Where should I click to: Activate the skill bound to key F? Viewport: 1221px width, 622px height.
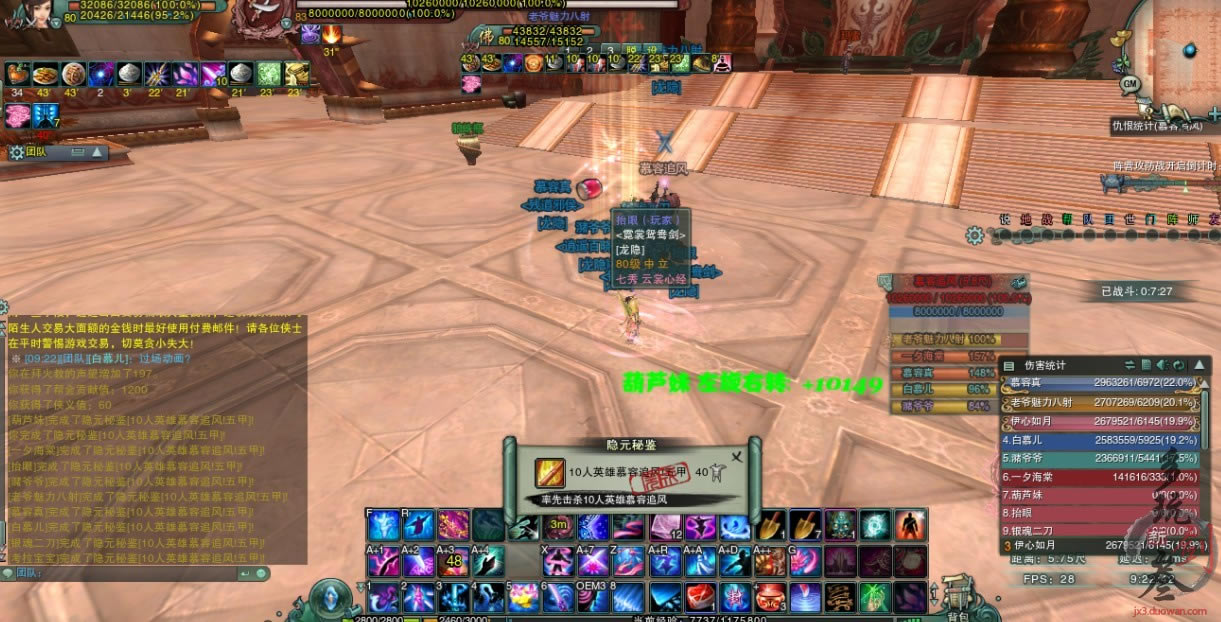[384, 524]
